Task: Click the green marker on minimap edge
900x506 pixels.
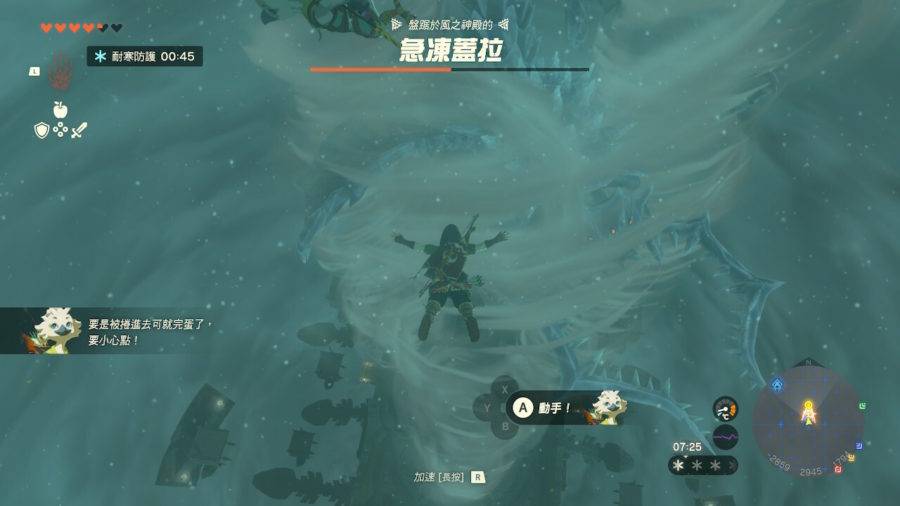Action: coord(862,406)
